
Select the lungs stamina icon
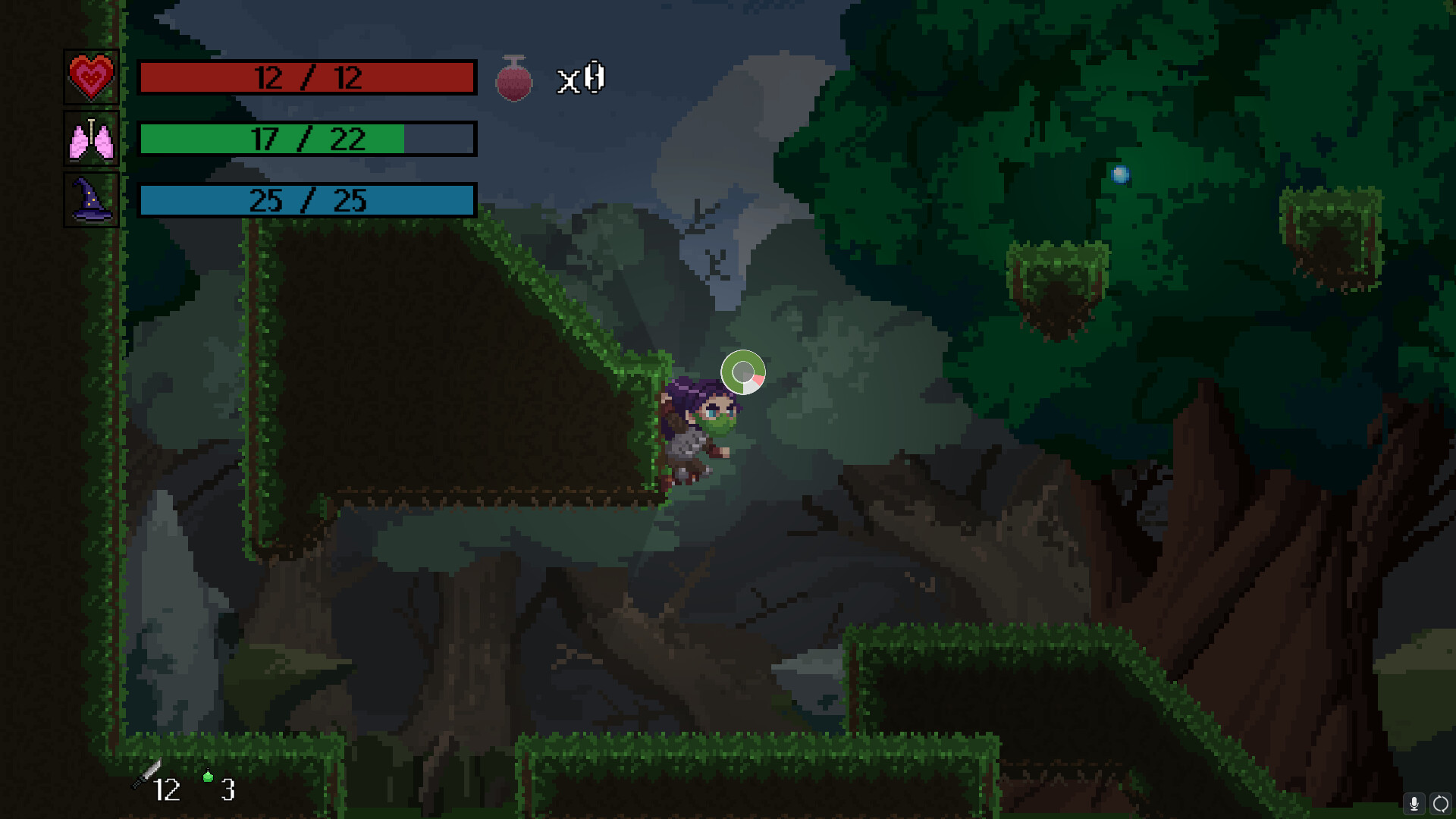point(91,139)
